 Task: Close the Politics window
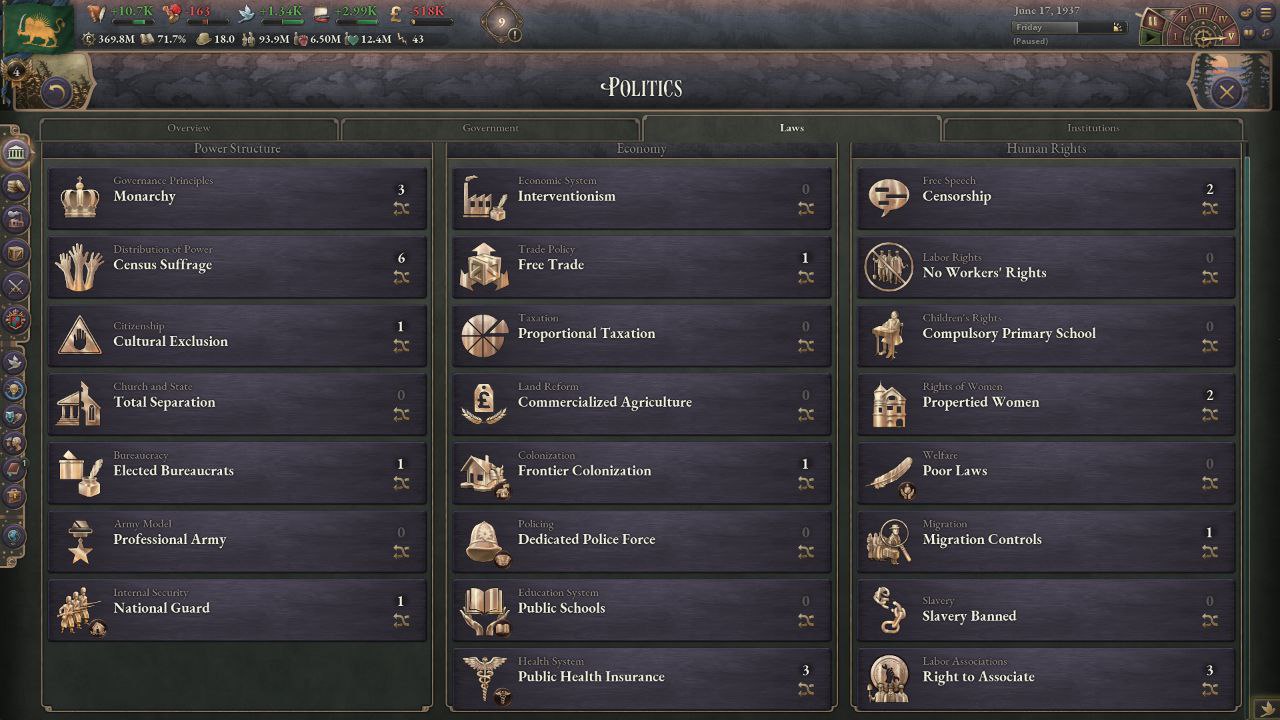click(1226, 93)
